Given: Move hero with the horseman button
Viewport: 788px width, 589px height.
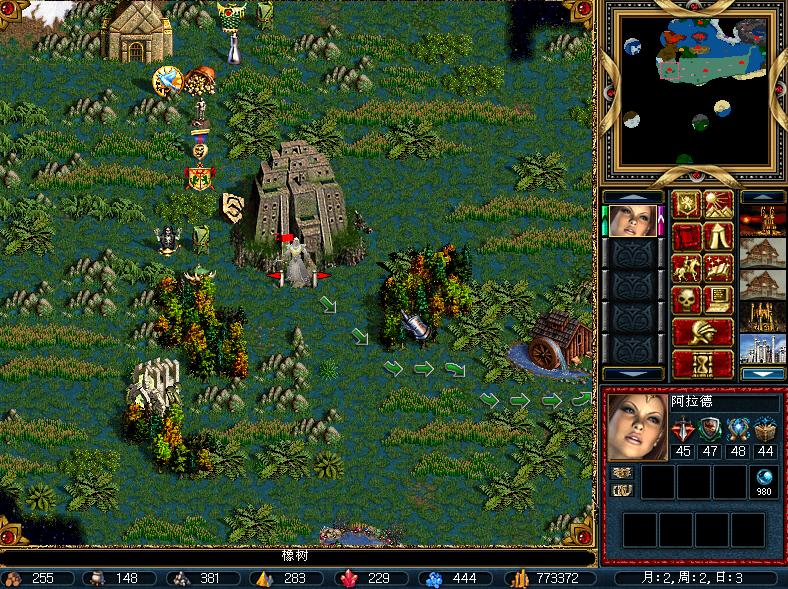Looking at the screenshot, I should [x=685, y=268].
